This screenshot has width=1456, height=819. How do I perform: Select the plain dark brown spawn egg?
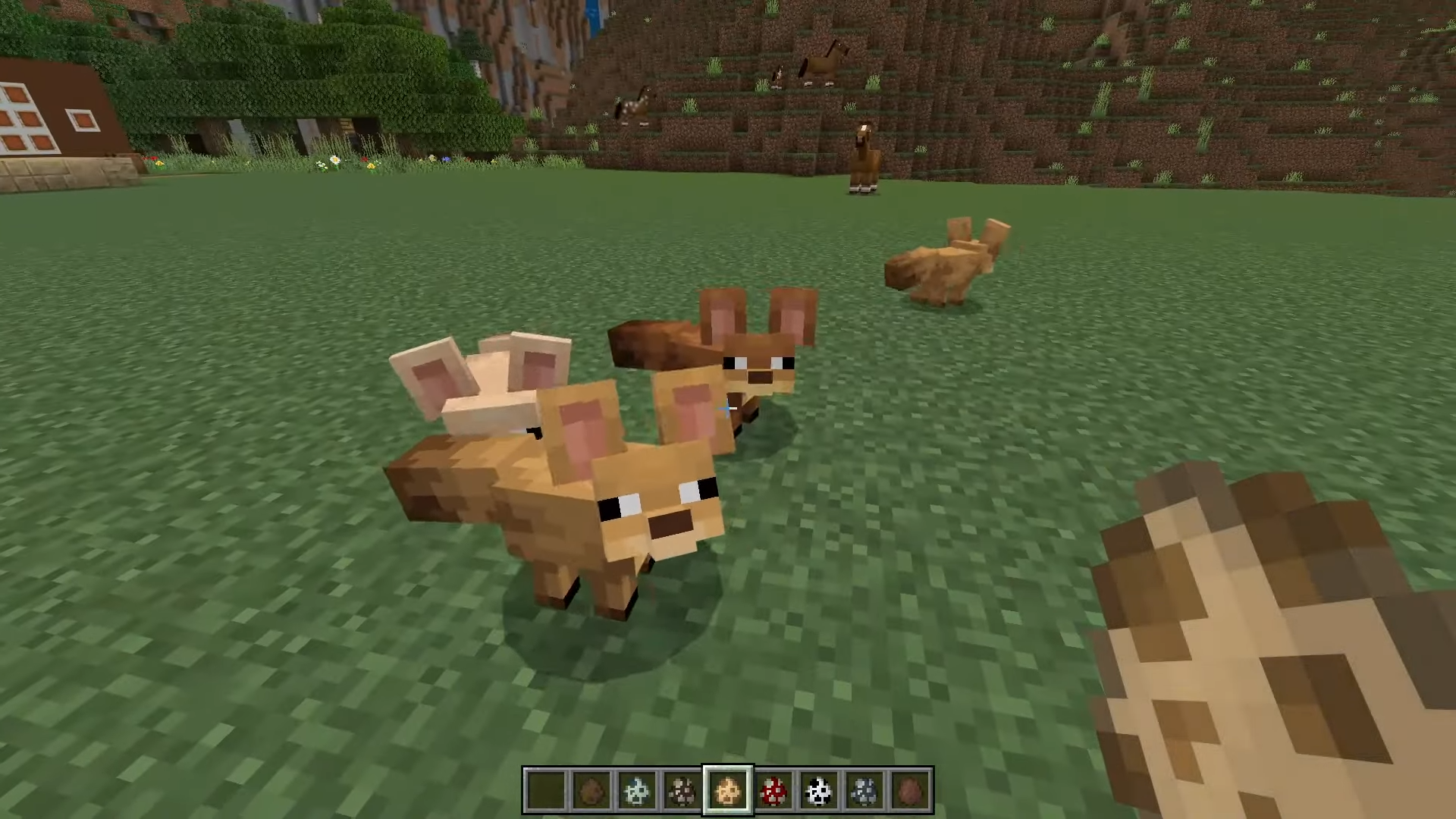[591, 790]
